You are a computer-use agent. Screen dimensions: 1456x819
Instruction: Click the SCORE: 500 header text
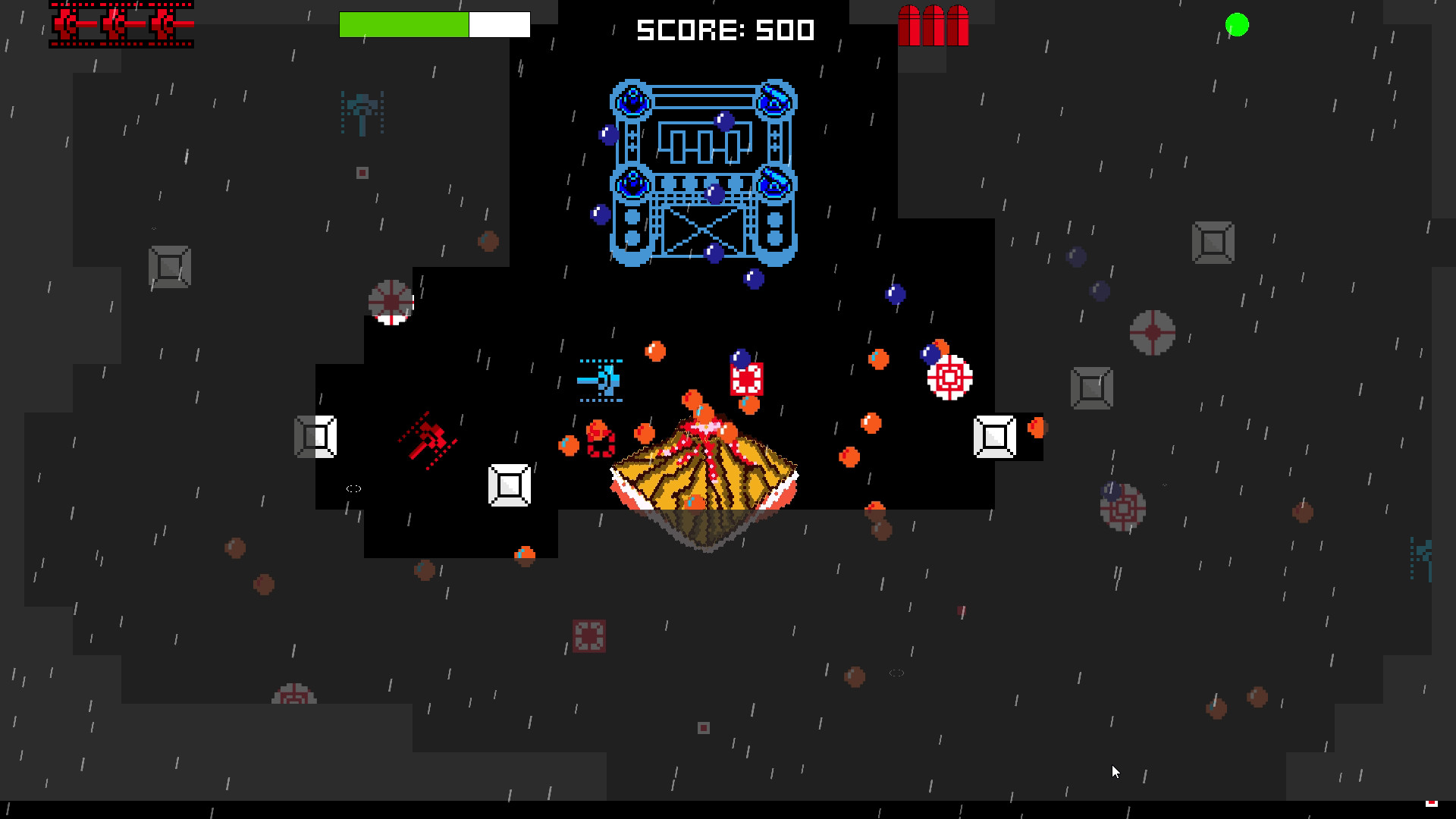724,30
